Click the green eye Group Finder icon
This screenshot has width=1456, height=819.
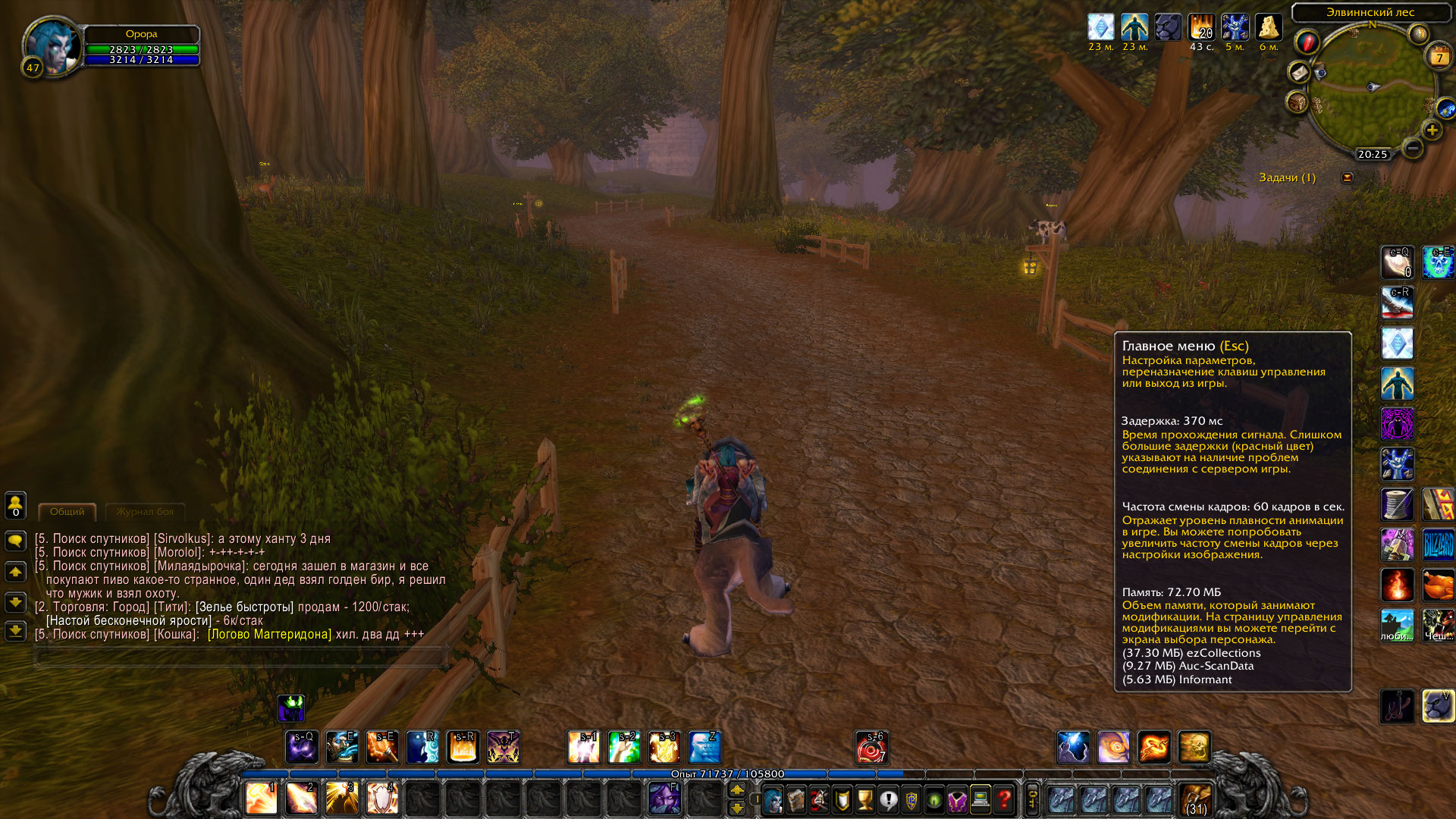(934, 800)
